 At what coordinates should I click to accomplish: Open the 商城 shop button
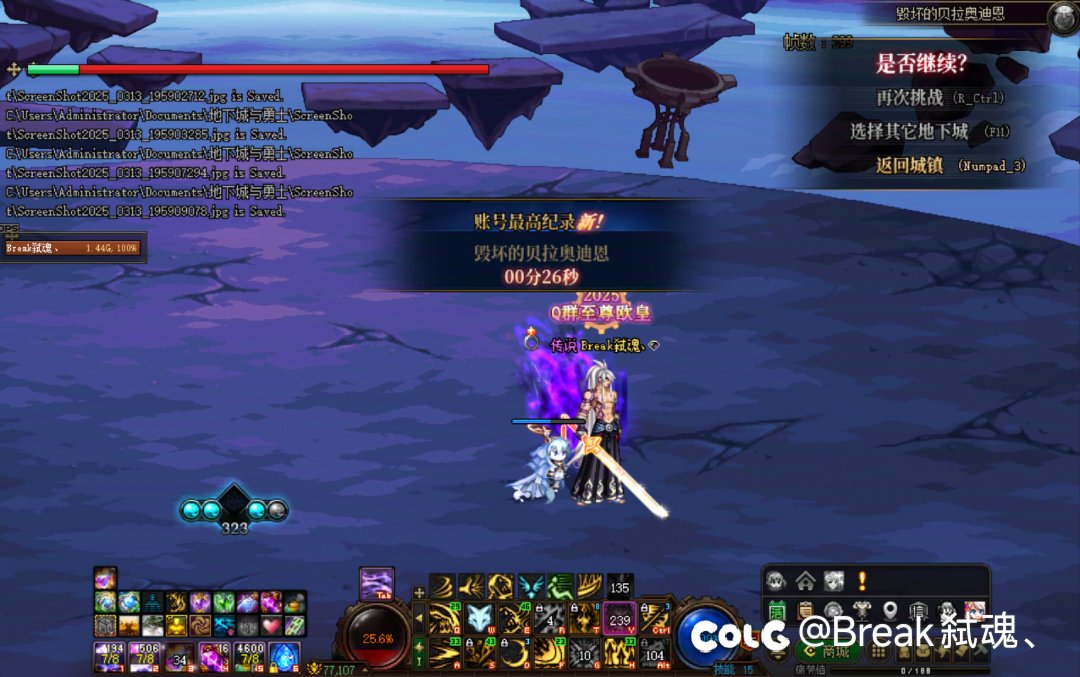[x=827, y=652]
